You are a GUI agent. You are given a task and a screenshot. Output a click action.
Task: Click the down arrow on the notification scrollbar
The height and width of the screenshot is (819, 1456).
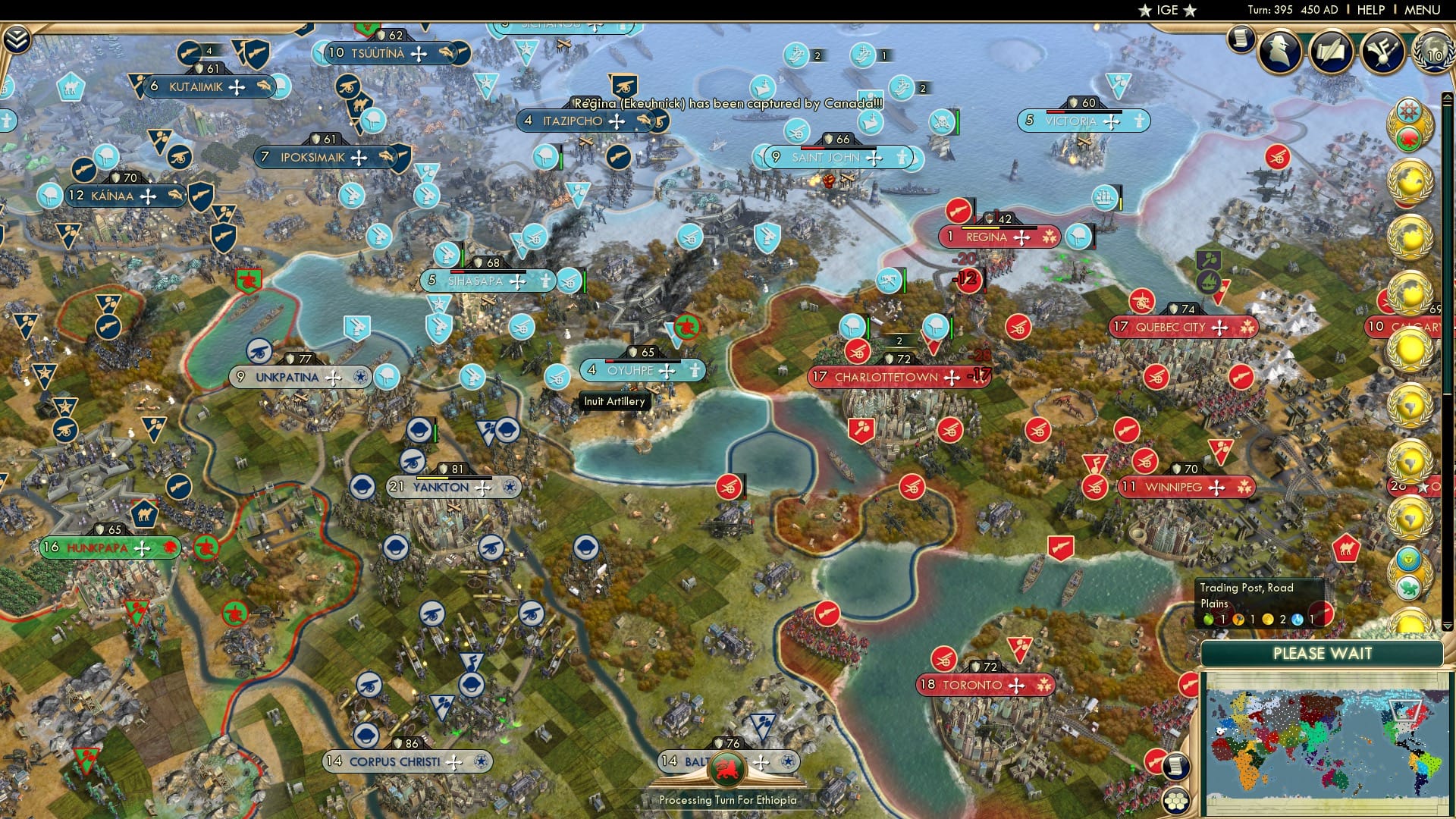coord(1448,627)
